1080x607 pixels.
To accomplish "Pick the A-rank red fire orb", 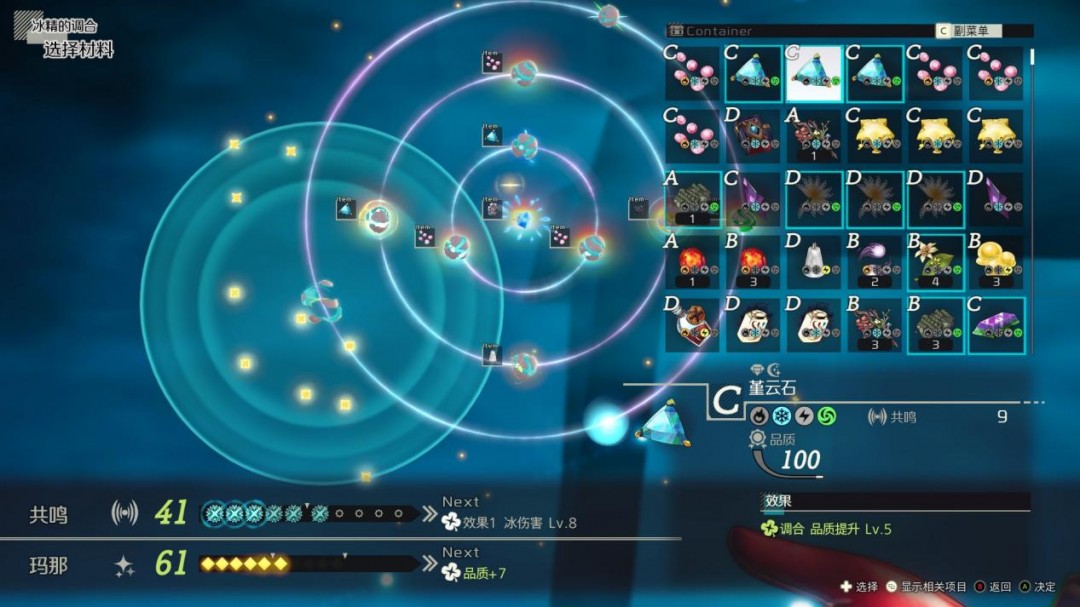I will click(693, 262).
